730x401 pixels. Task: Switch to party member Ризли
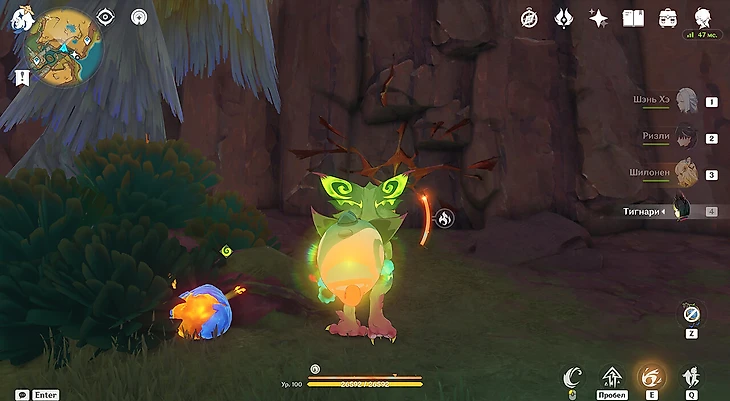[x=685, y=137]
